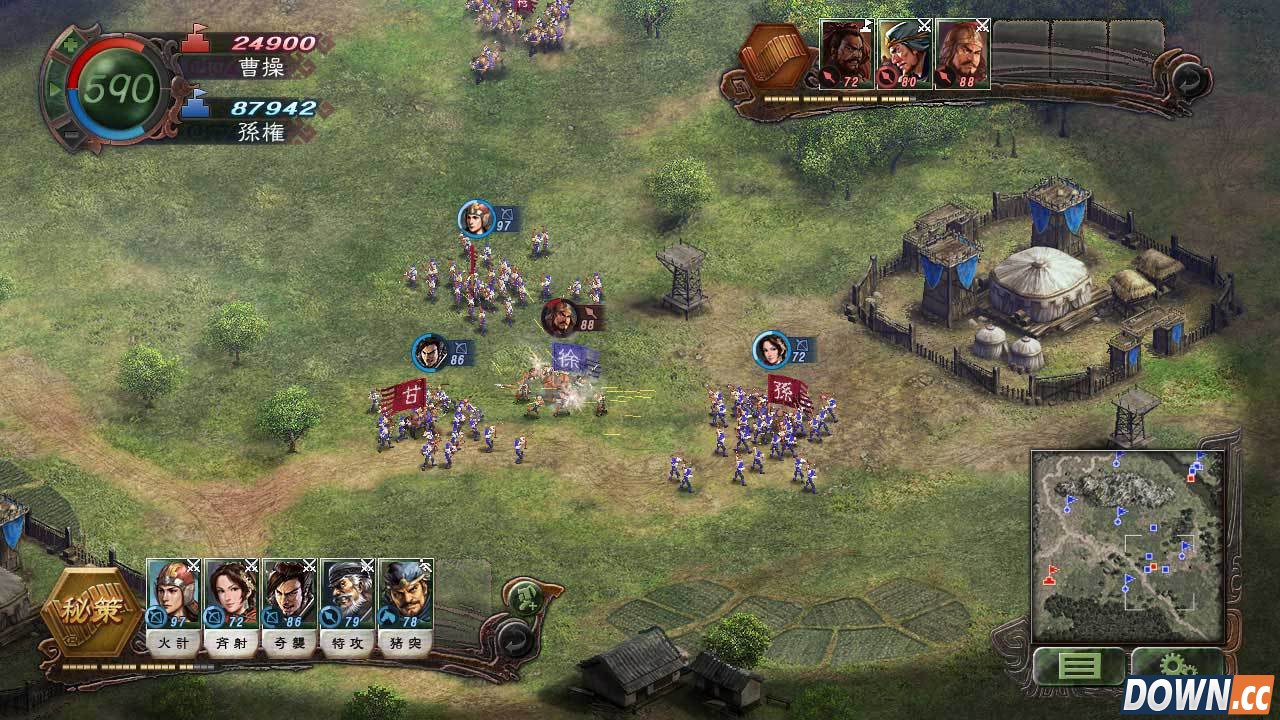Choose the white-bearded officer card labeled 特攻
Screen dimensions: 1280x720
pyautogui.click(x=347, y=597)
